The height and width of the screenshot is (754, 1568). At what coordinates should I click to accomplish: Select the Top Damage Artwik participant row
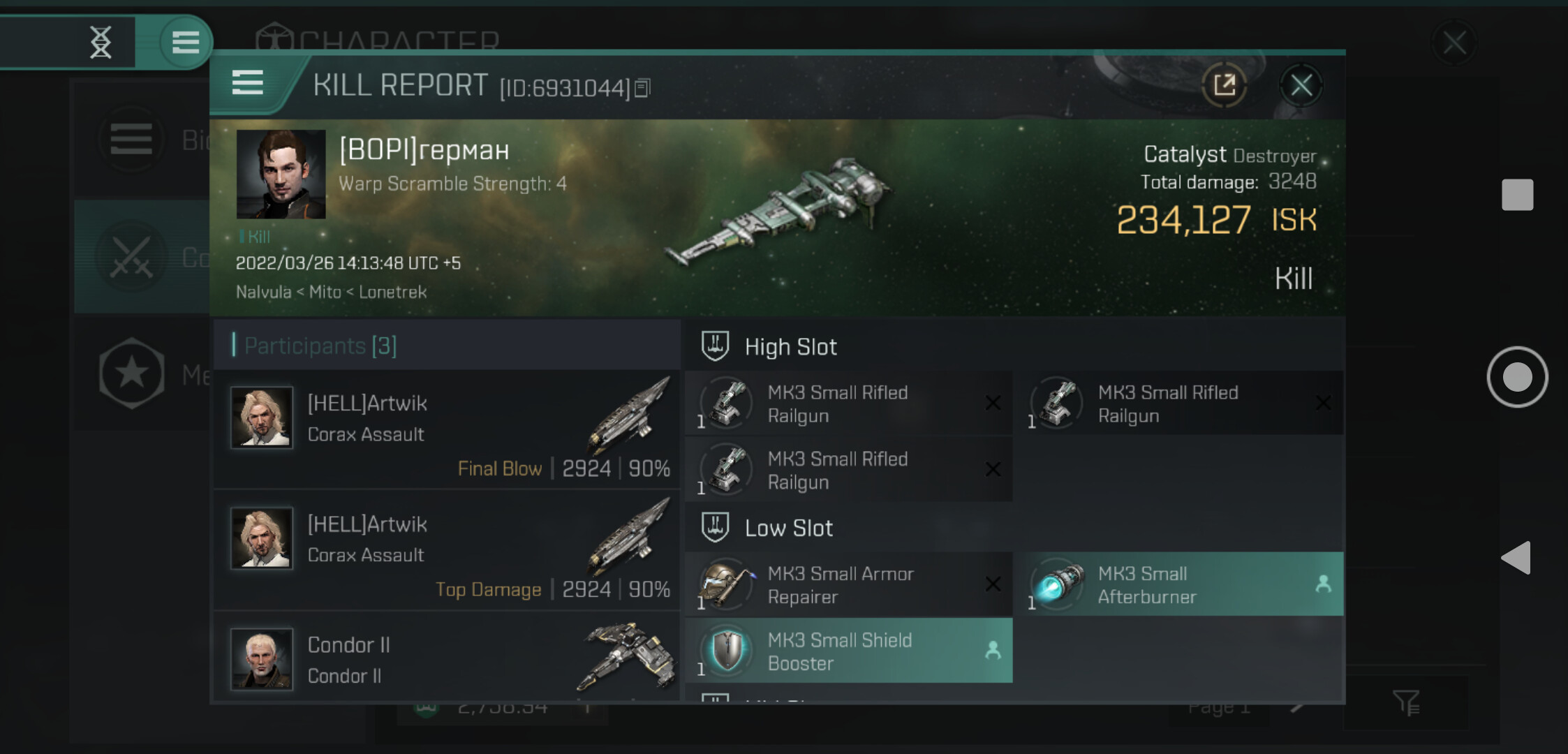click(x=447, y=550)
